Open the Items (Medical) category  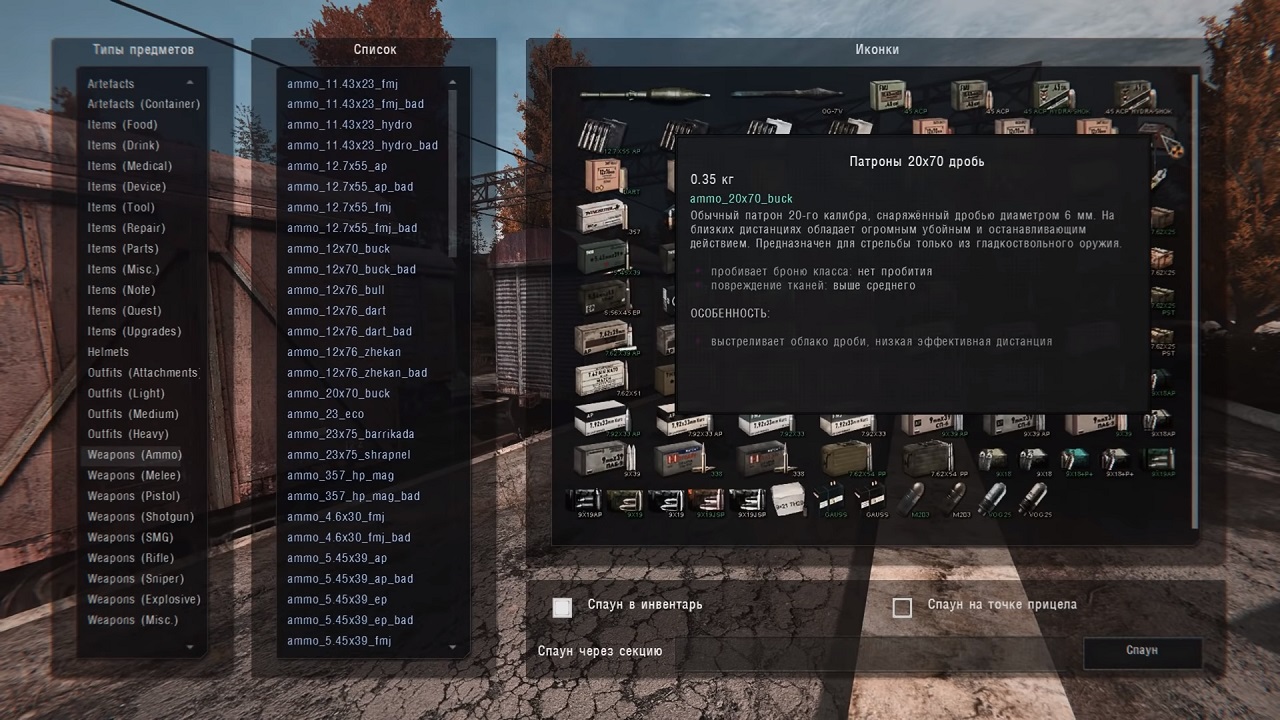click(129, 166)
